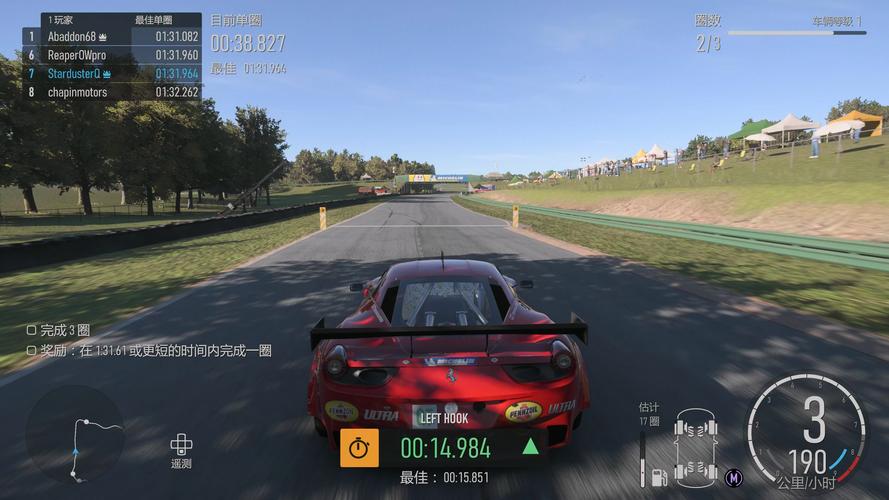Click the fuel pump gauge icon

660,476
